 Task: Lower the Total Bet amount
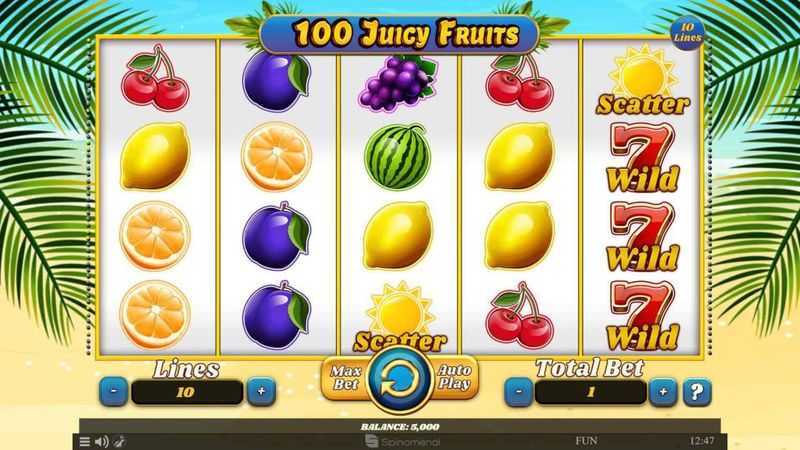click(x=517, y=392)
